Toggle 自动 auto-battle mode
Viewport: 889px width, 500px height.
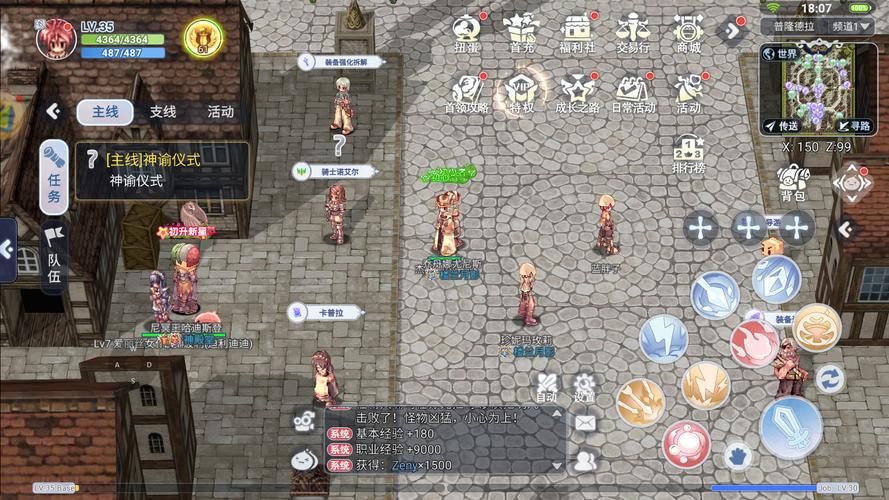coord(546,388)
